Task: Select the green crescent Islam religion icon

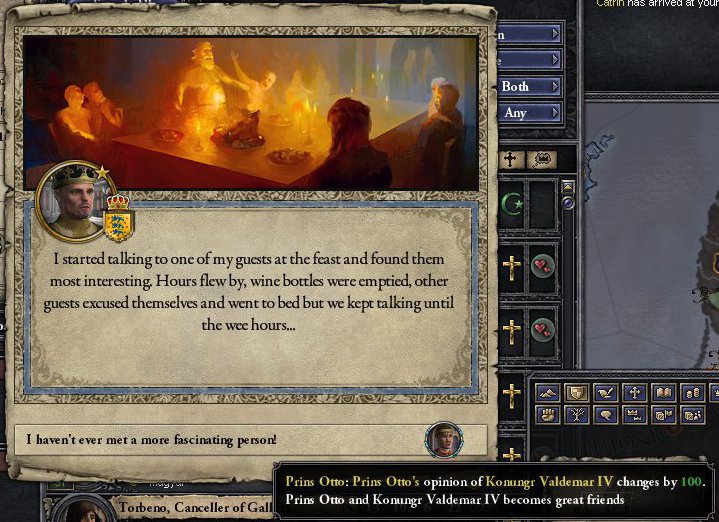Action: click(x=511, y=205)
